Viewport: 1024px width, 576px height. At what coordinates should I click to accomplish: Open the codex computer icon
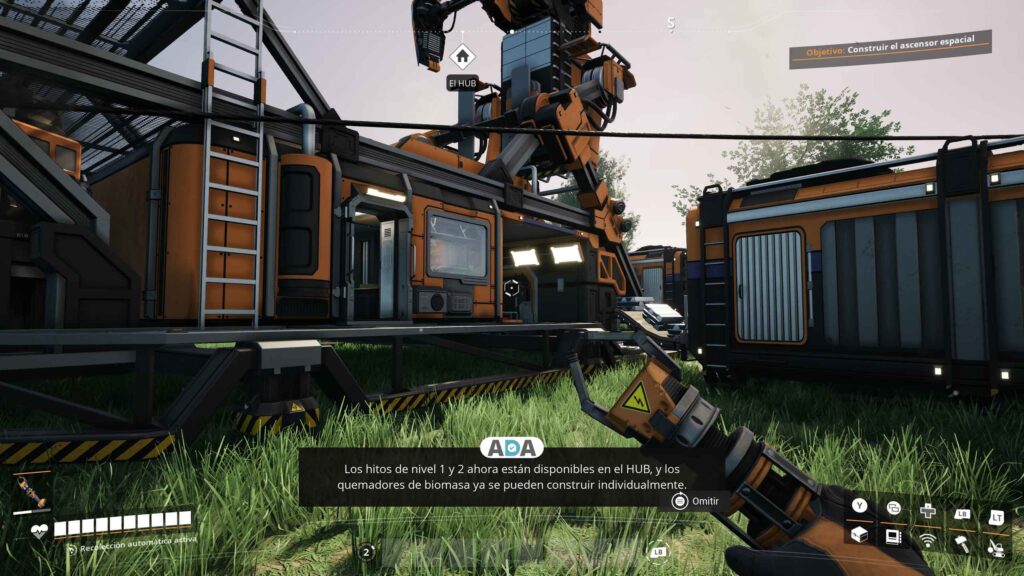[x=893, y=536]
